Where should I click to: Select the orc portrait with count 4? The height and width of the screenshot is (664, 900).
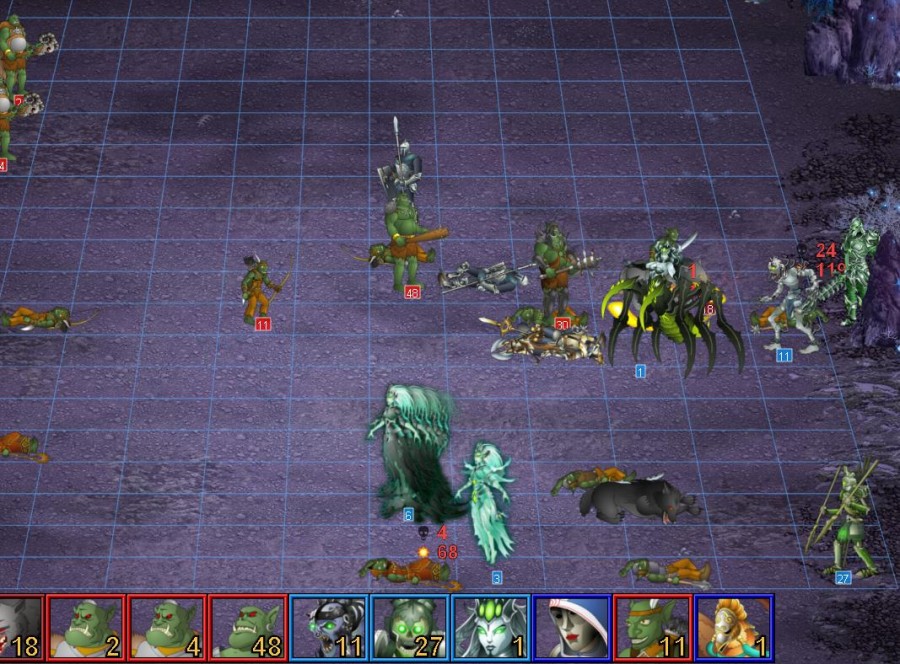[166, 629]
